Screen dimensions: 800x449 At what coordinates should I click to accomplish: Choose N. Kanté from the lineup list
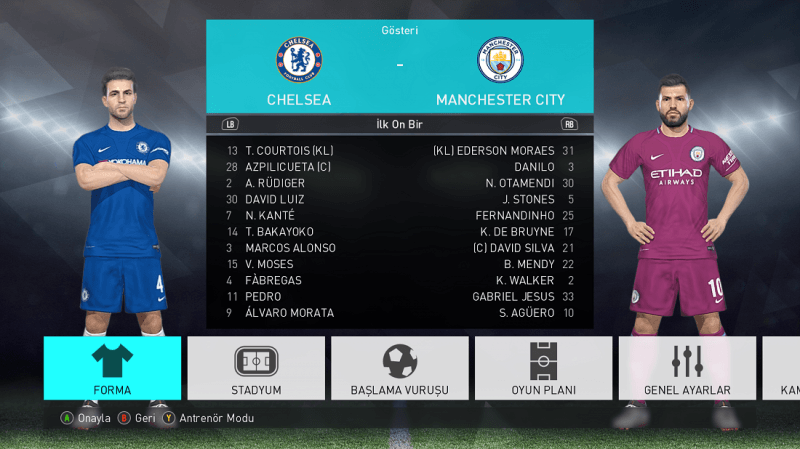pos(272,215)
